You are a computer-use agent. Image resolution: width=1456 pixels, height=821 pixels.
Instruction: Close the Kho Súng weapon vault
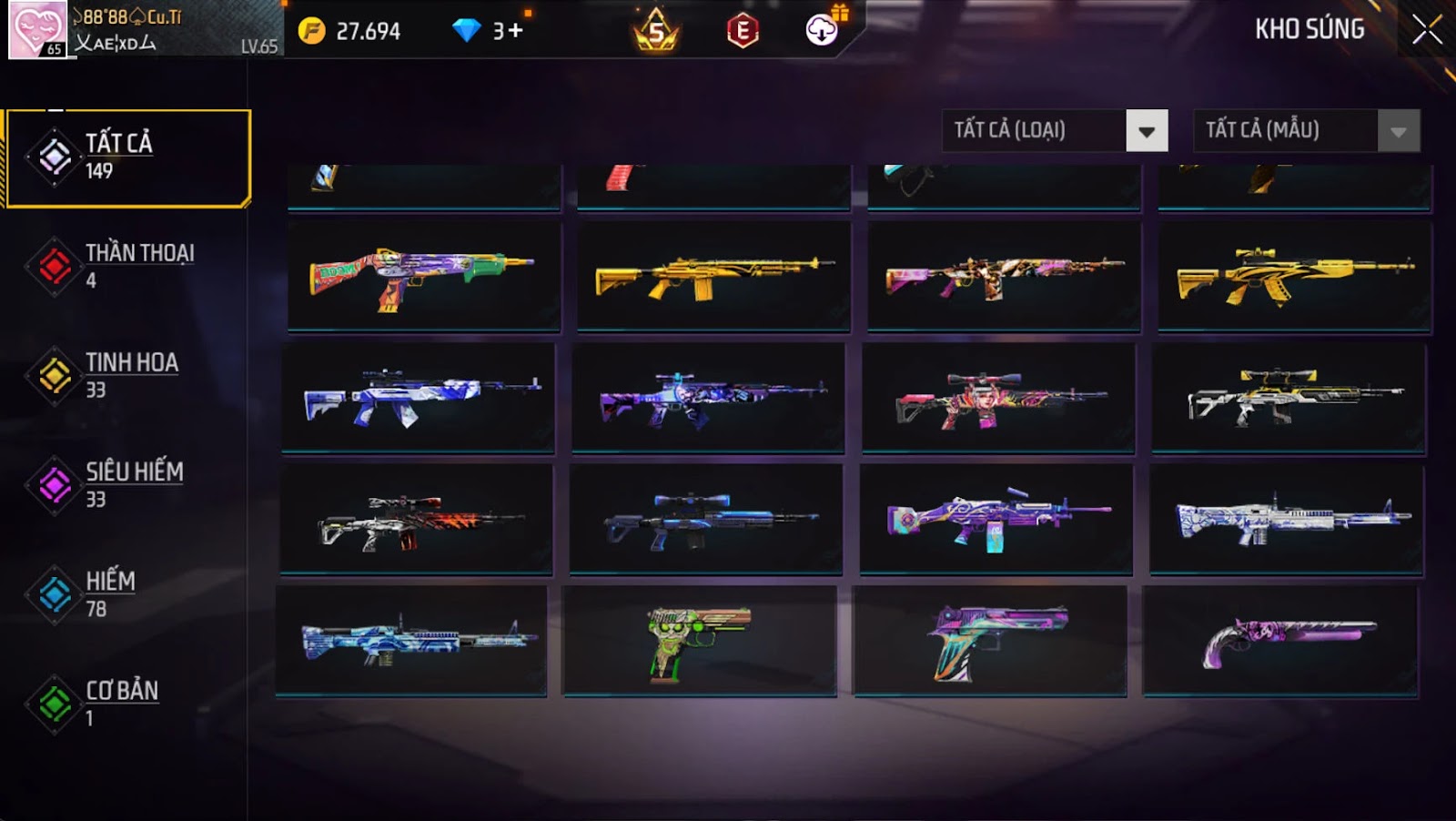(1426, 30)
